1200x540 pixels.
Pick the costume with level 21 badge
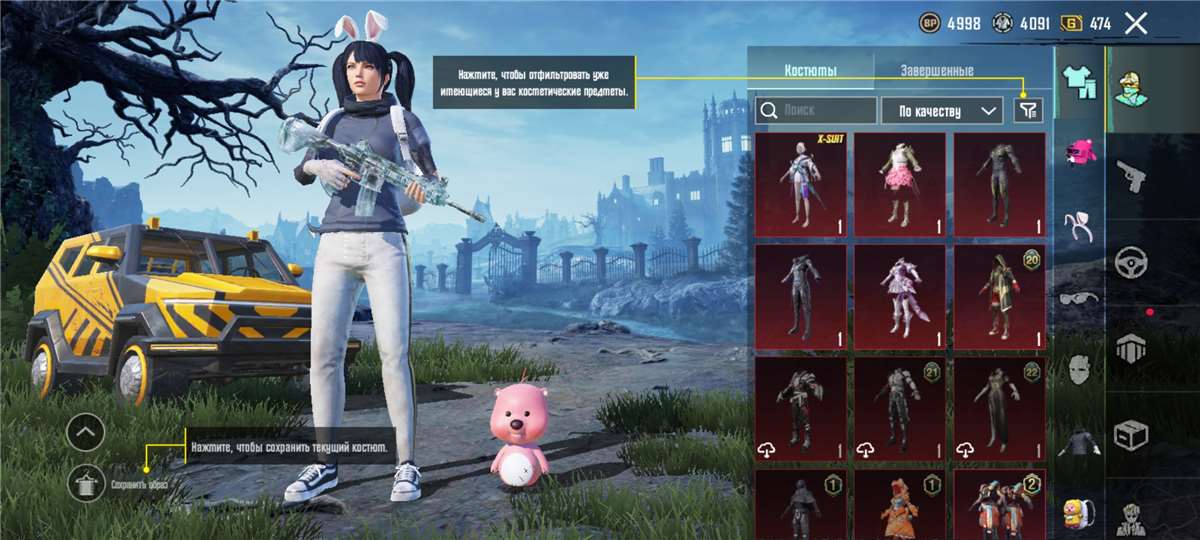click(899, 408)
